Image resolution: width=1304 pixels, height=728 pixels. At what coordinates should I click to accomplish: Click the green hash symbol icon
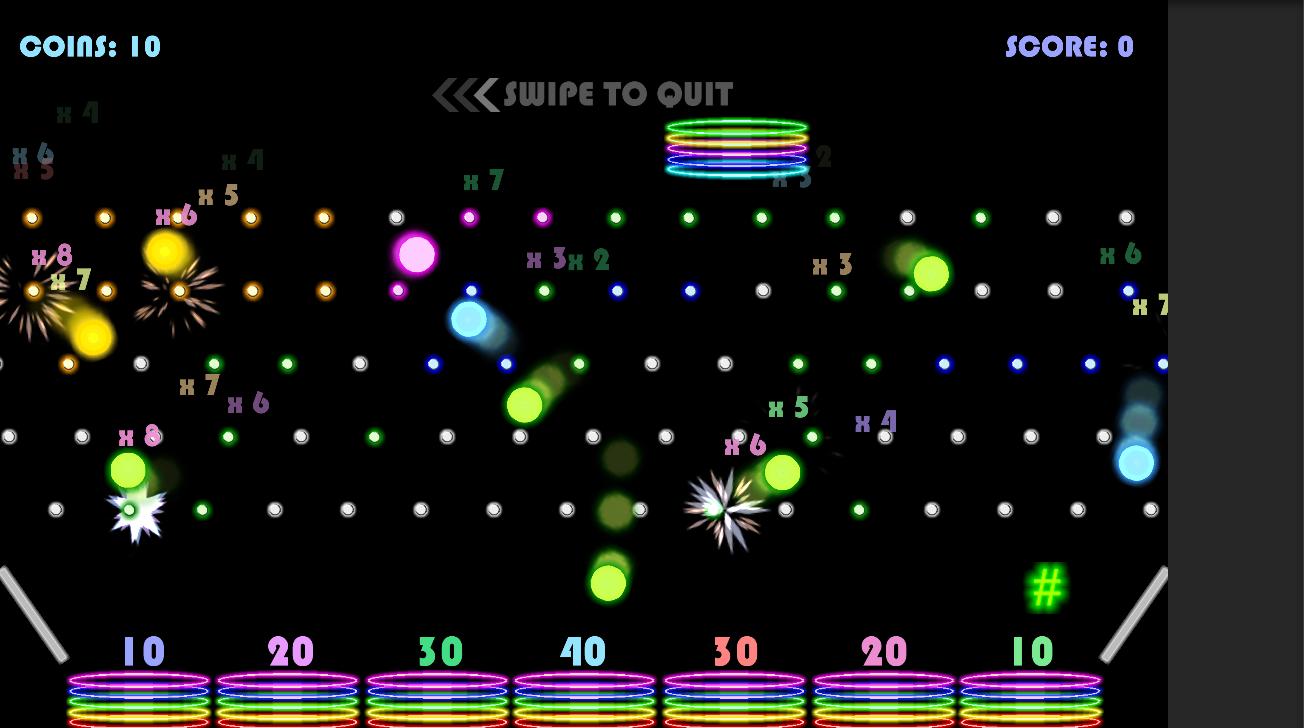click(1046, 588)
